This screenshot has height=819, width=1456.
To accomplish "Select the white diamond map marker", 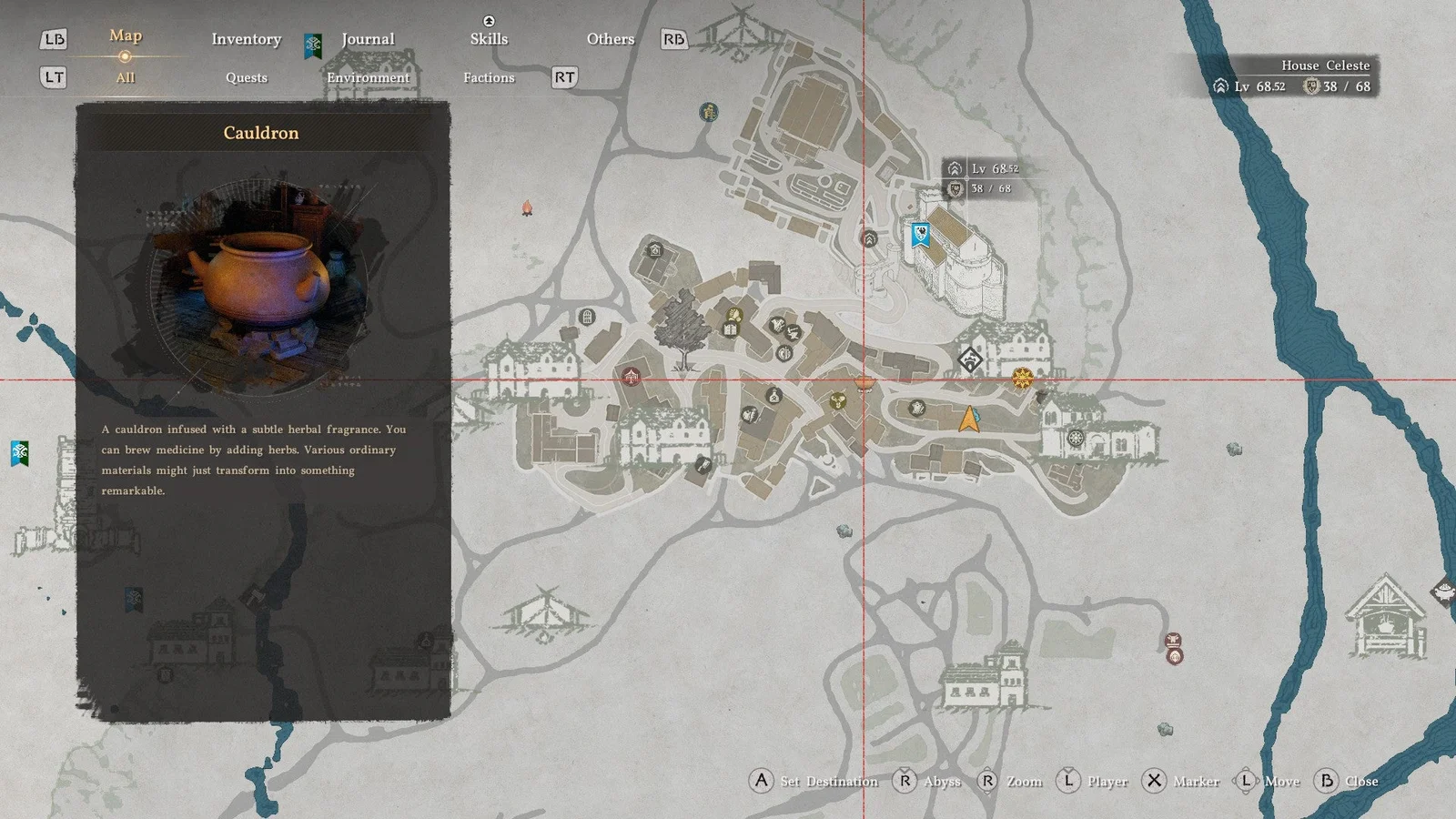I will 970,360.
